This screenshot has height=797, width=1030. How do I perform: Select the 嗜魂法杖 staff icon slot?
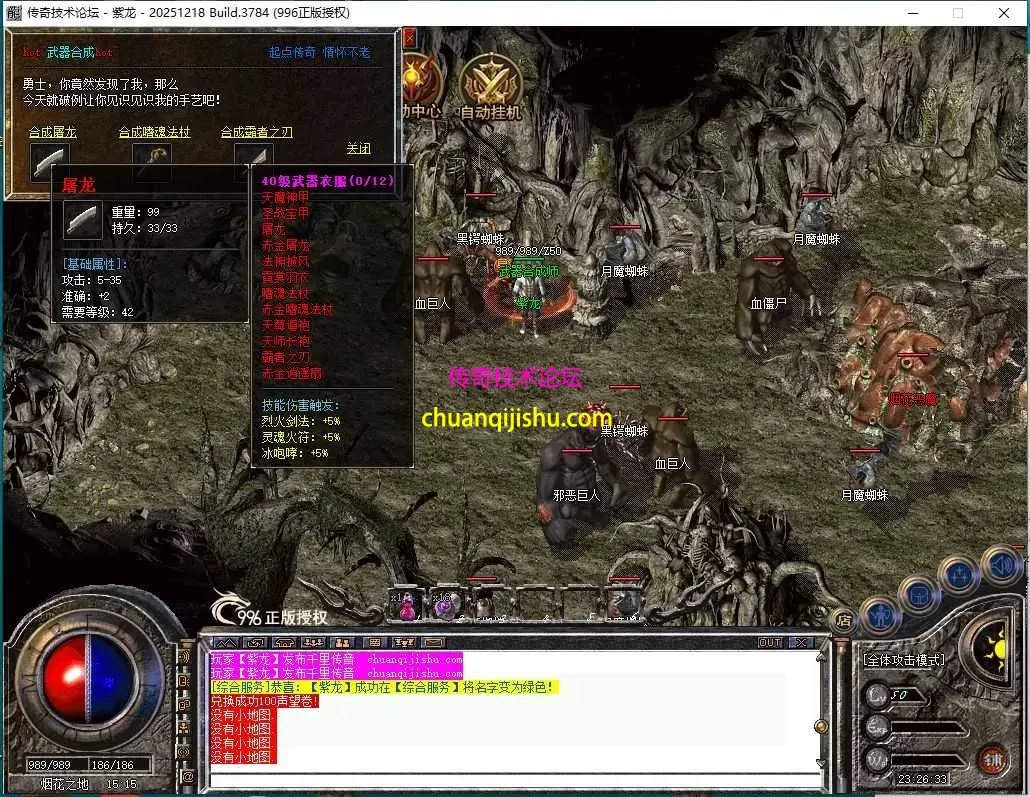pos(152,159)
